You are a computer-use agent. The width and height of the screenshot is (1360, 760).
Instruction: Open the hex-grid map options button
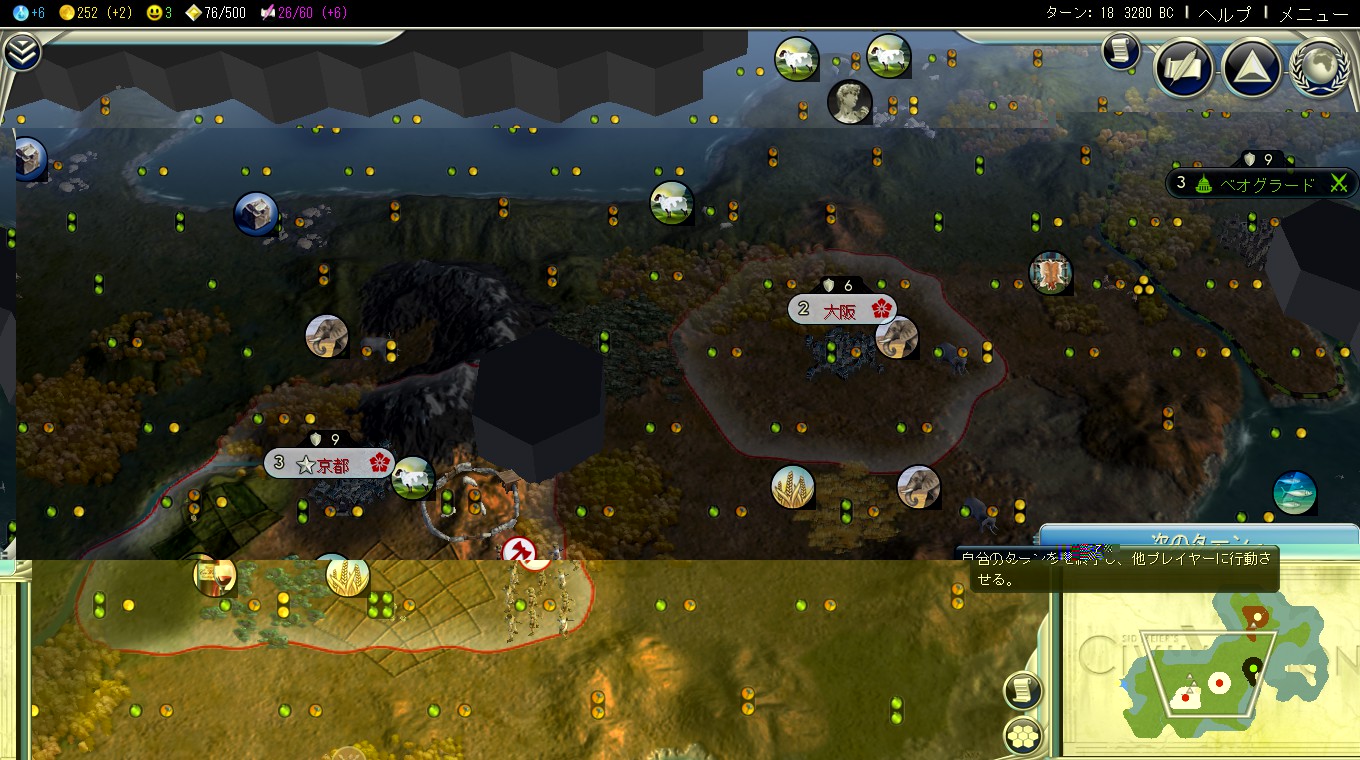(x=1022, y=737)
